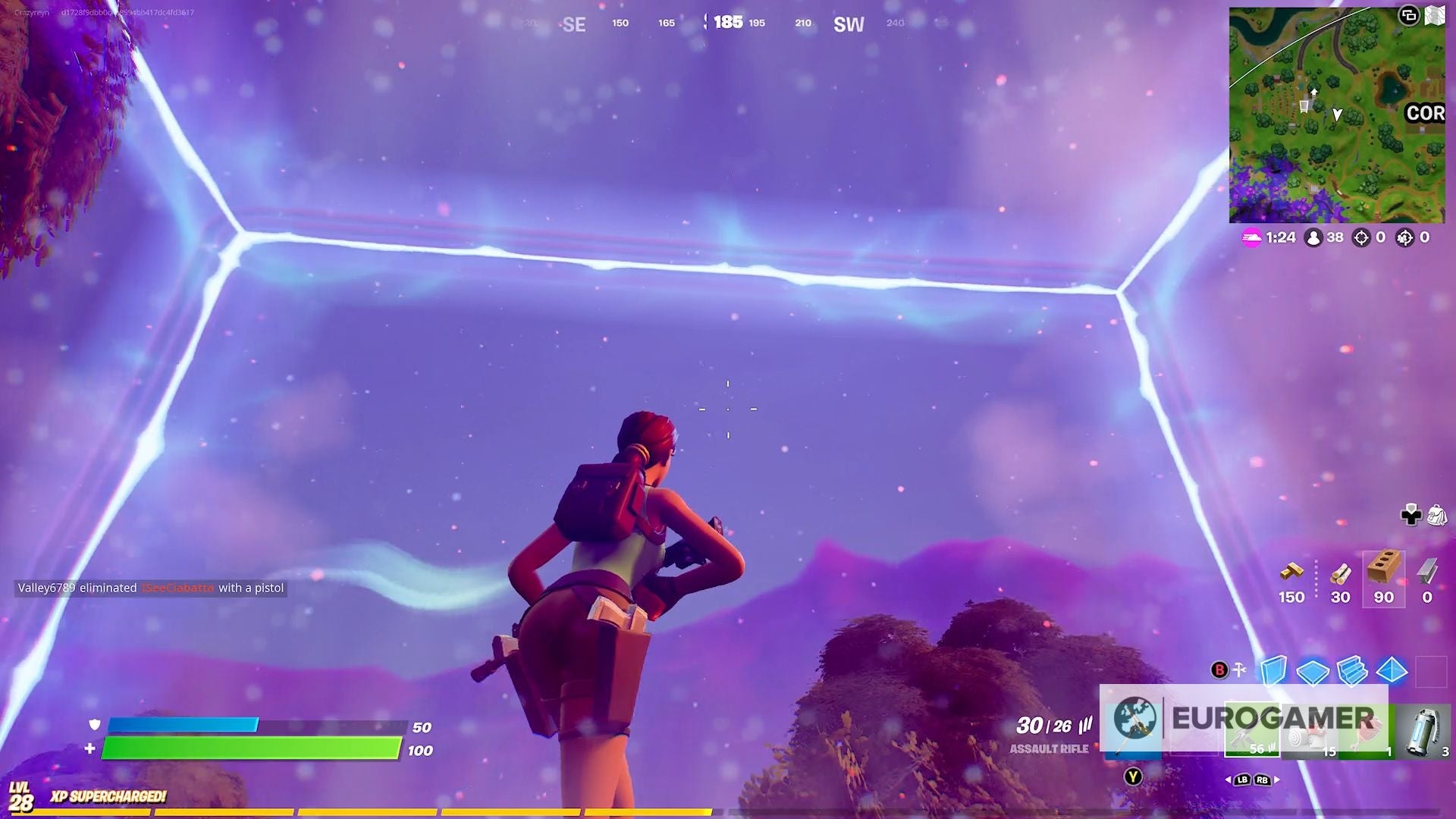Click the players remaining icon showing 38
Viewport: 1456px width, 819px height.
[1313, 237]
